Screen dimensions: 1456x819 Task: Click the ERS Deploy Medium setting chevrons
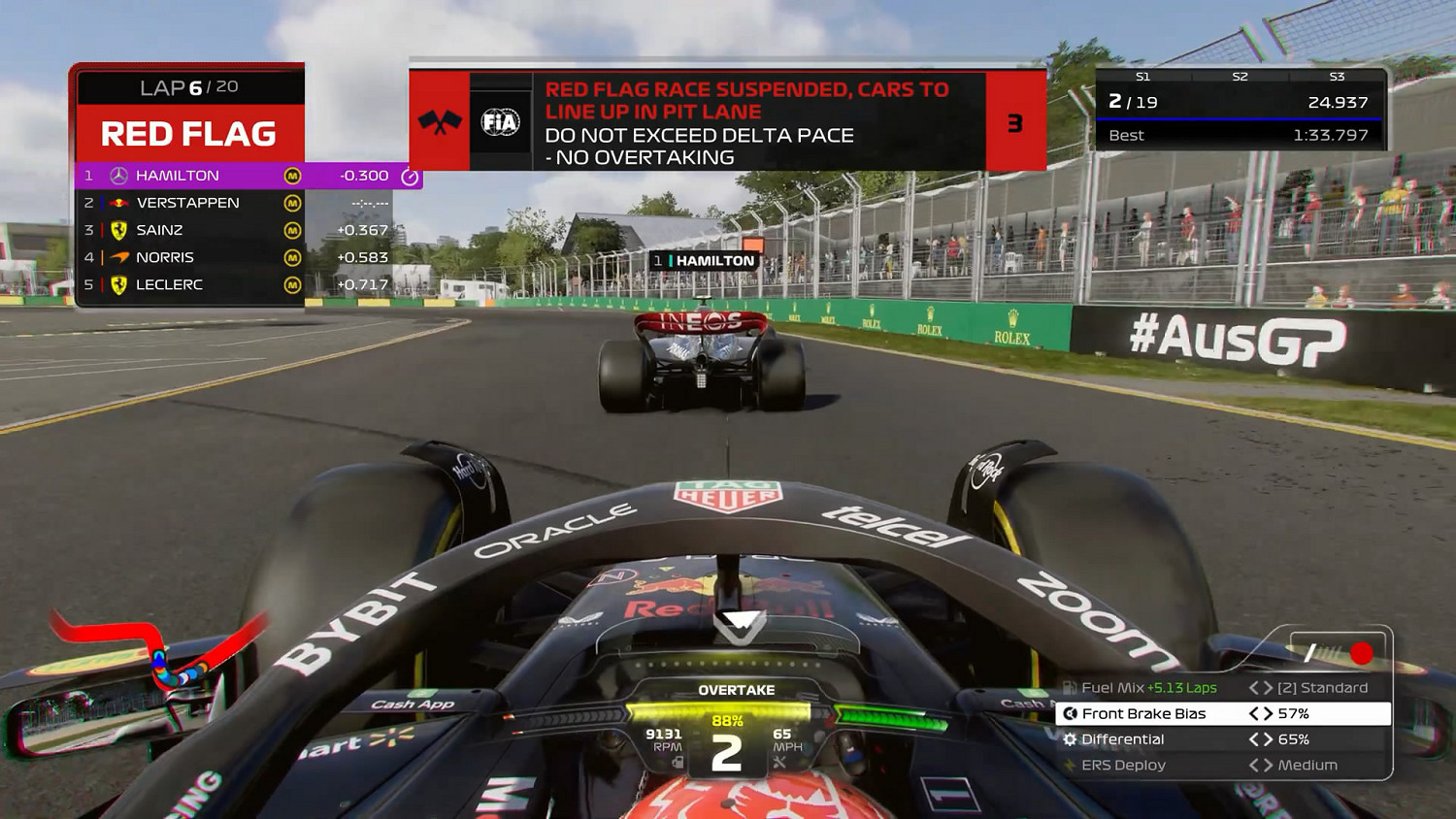(x=1262, y=764)
